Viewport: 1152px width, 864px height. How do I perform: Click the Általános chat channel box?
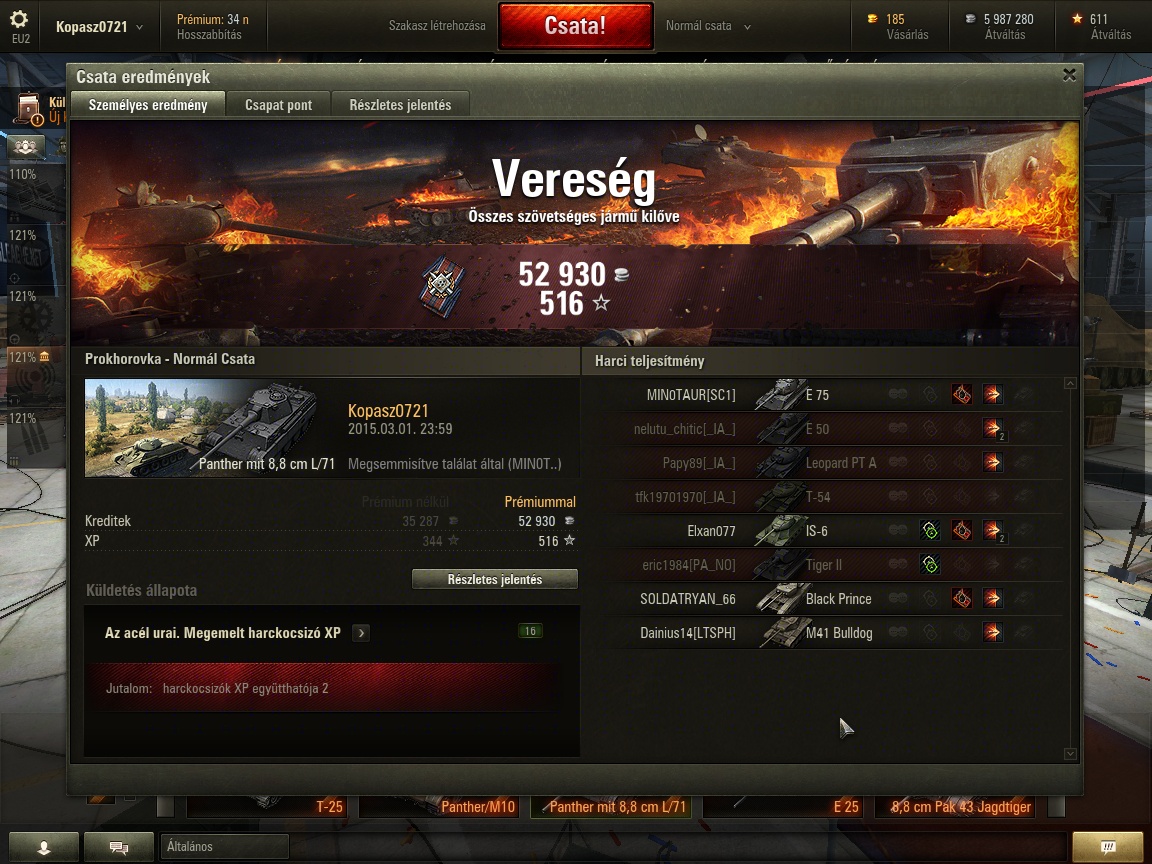(224, 846)
